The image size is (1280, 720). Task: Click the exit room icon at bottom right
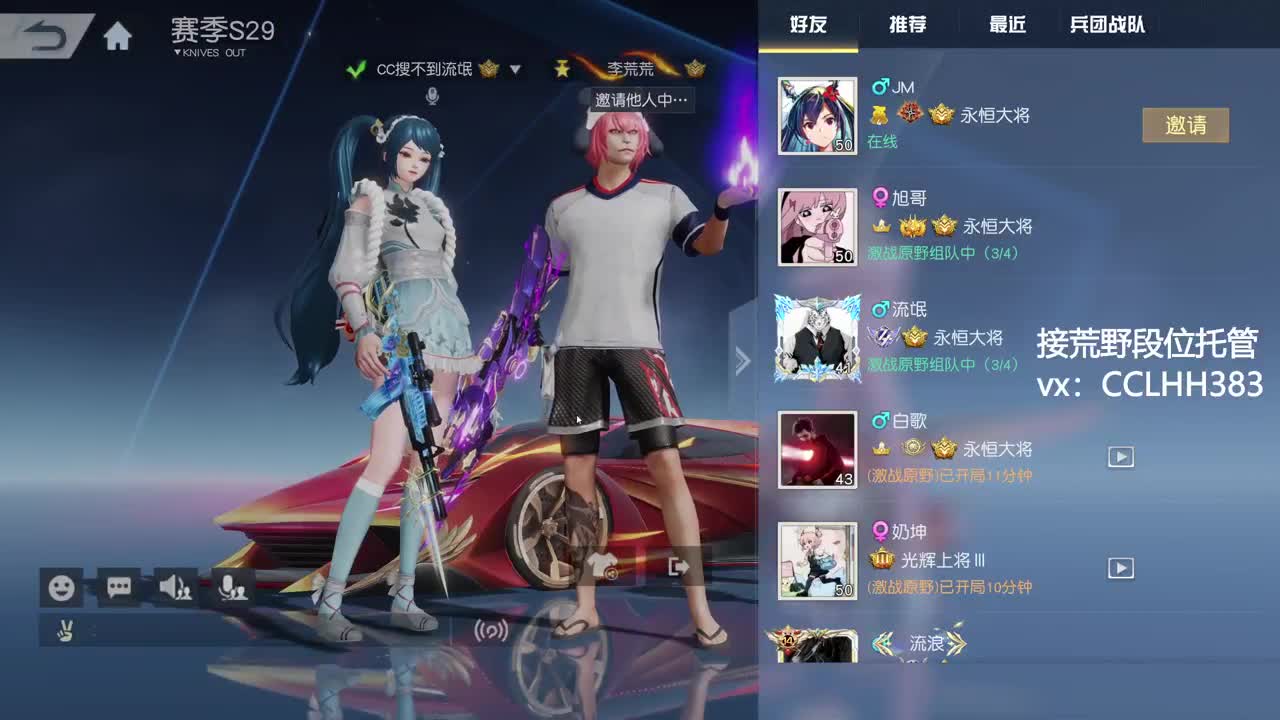point(679,566)
